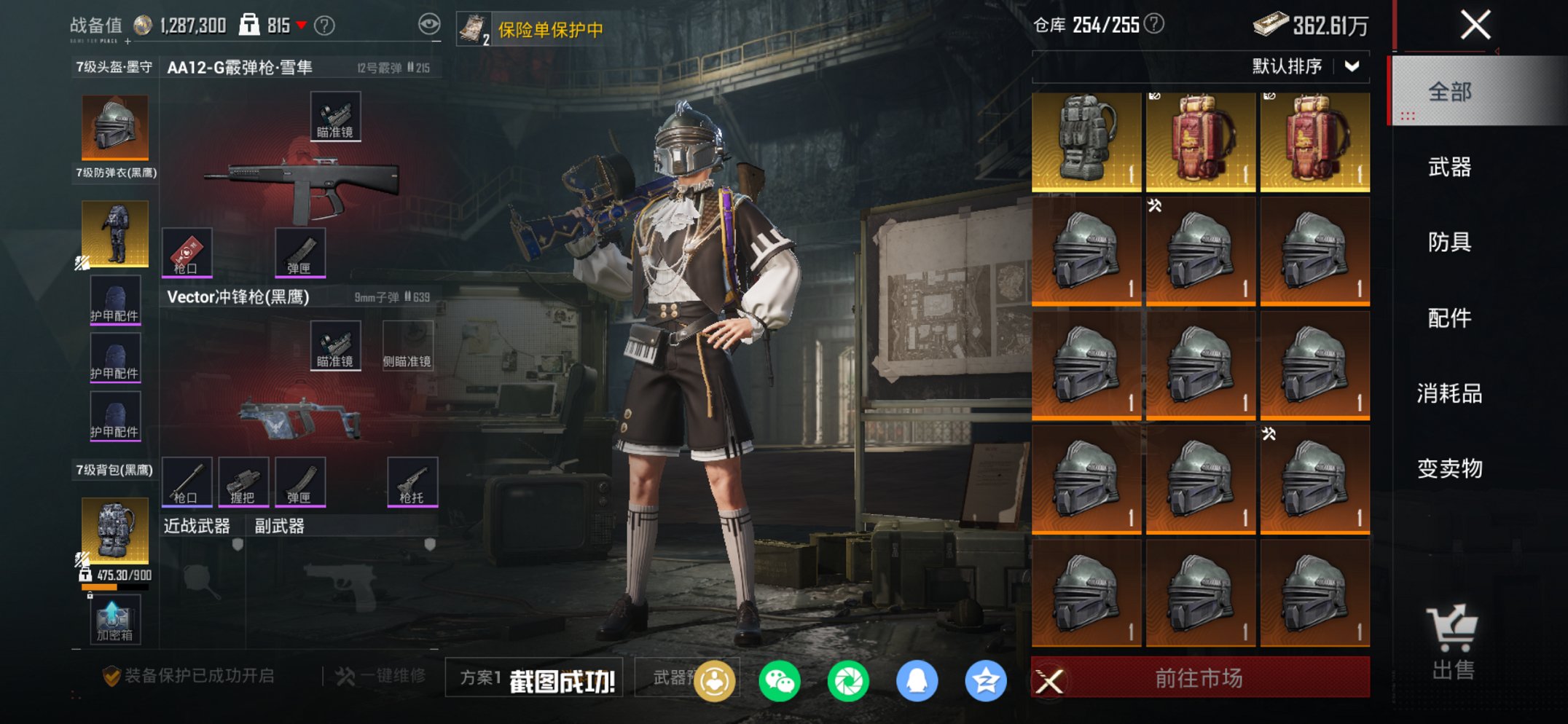
Task: Select the Vector 握把 grip attachment icon
Action: [x=242, y=481]
